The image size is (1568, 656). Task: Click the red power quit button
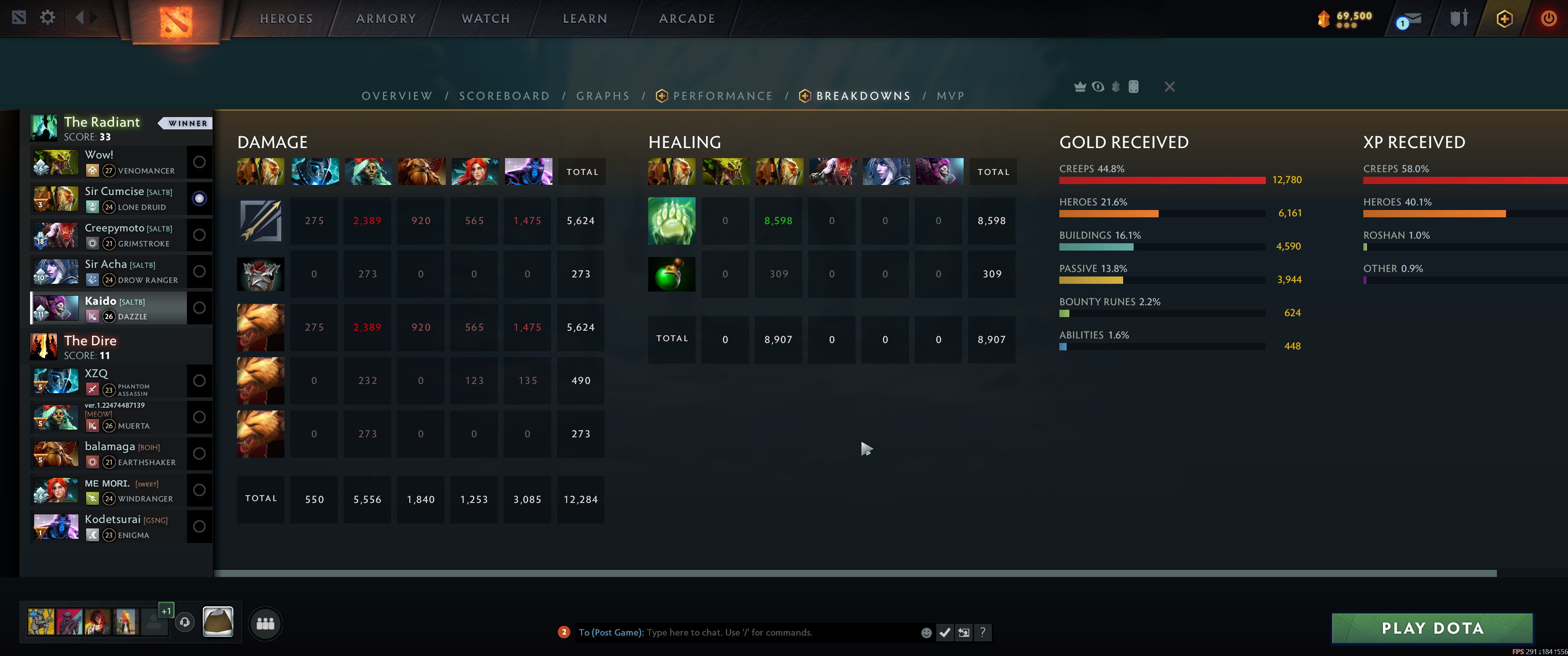coord(1548,19)
